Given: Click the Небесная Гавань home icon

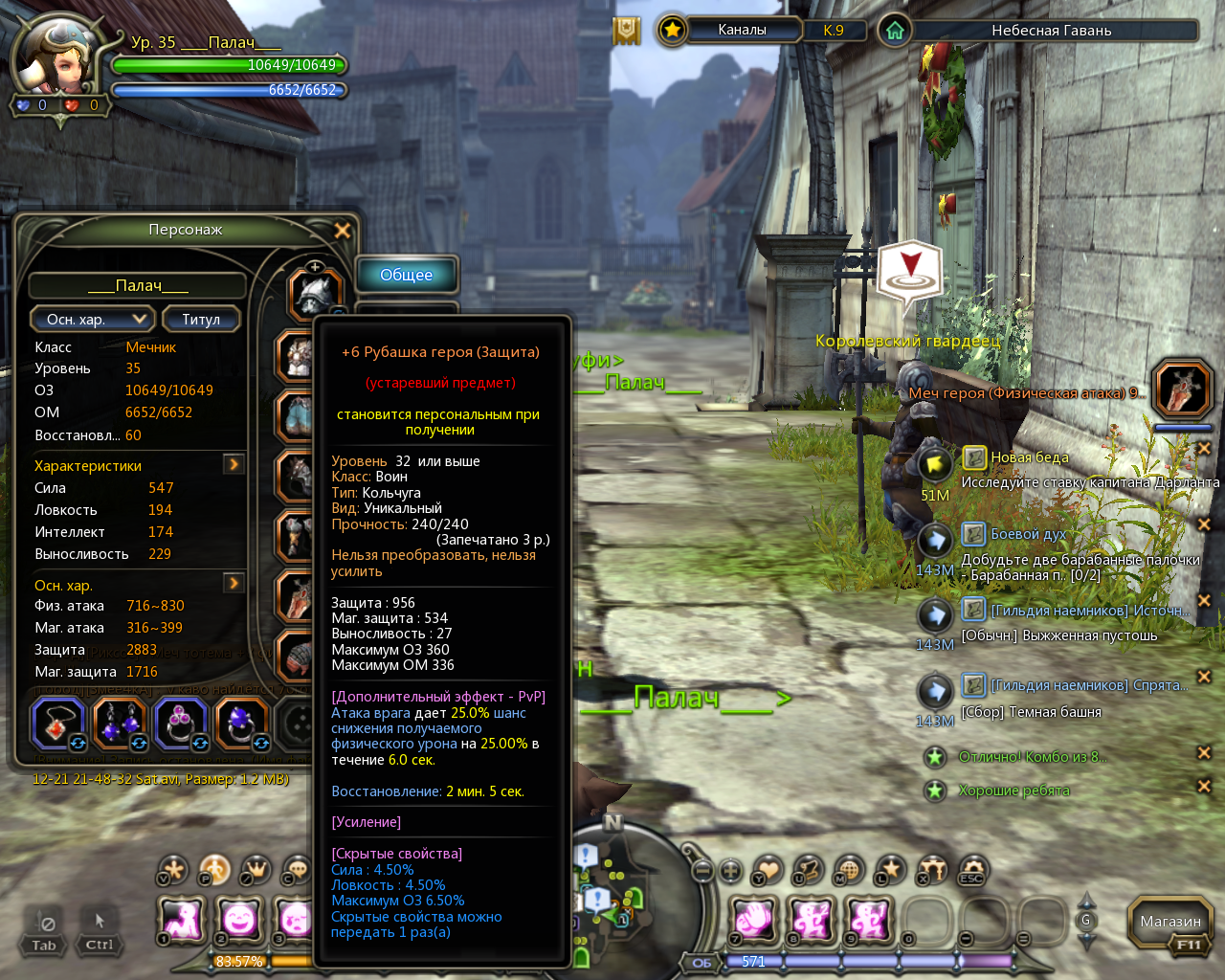Looking at the screenshot, I should [x=895, y=31].
